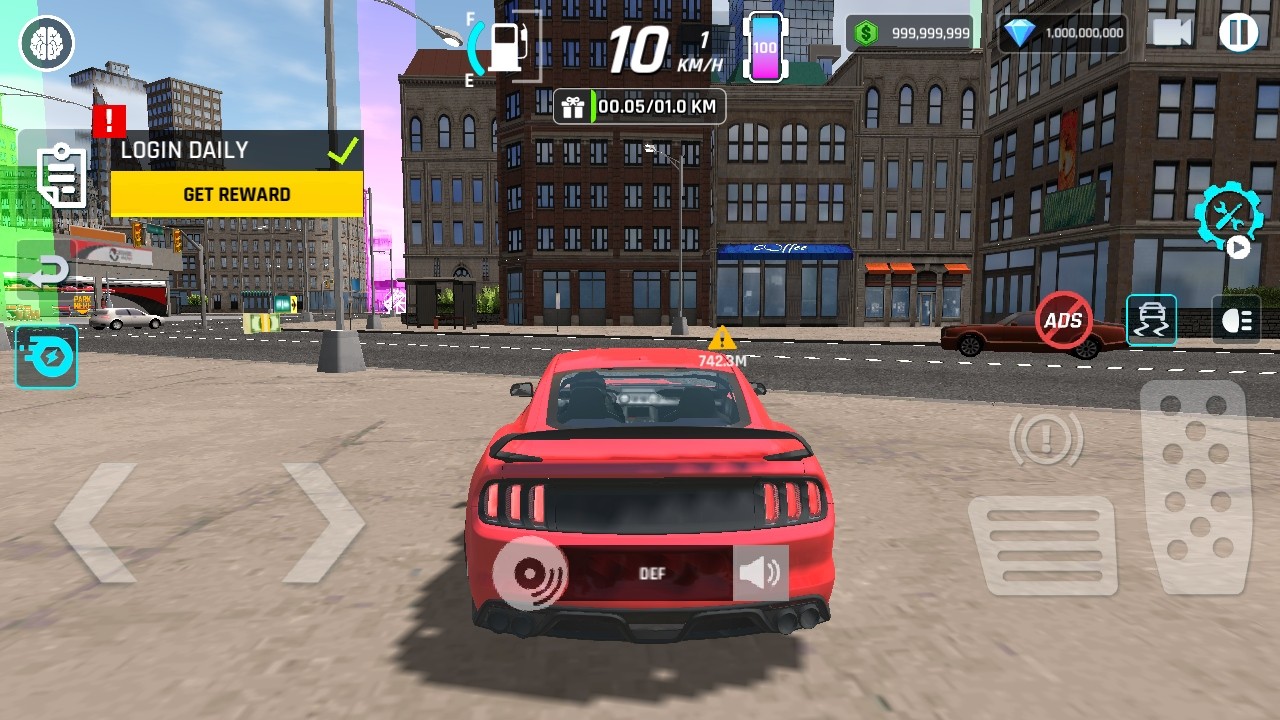Toggle the traction control skid icon
This screenshot has height=720, width=1280.
[1151, 320]
